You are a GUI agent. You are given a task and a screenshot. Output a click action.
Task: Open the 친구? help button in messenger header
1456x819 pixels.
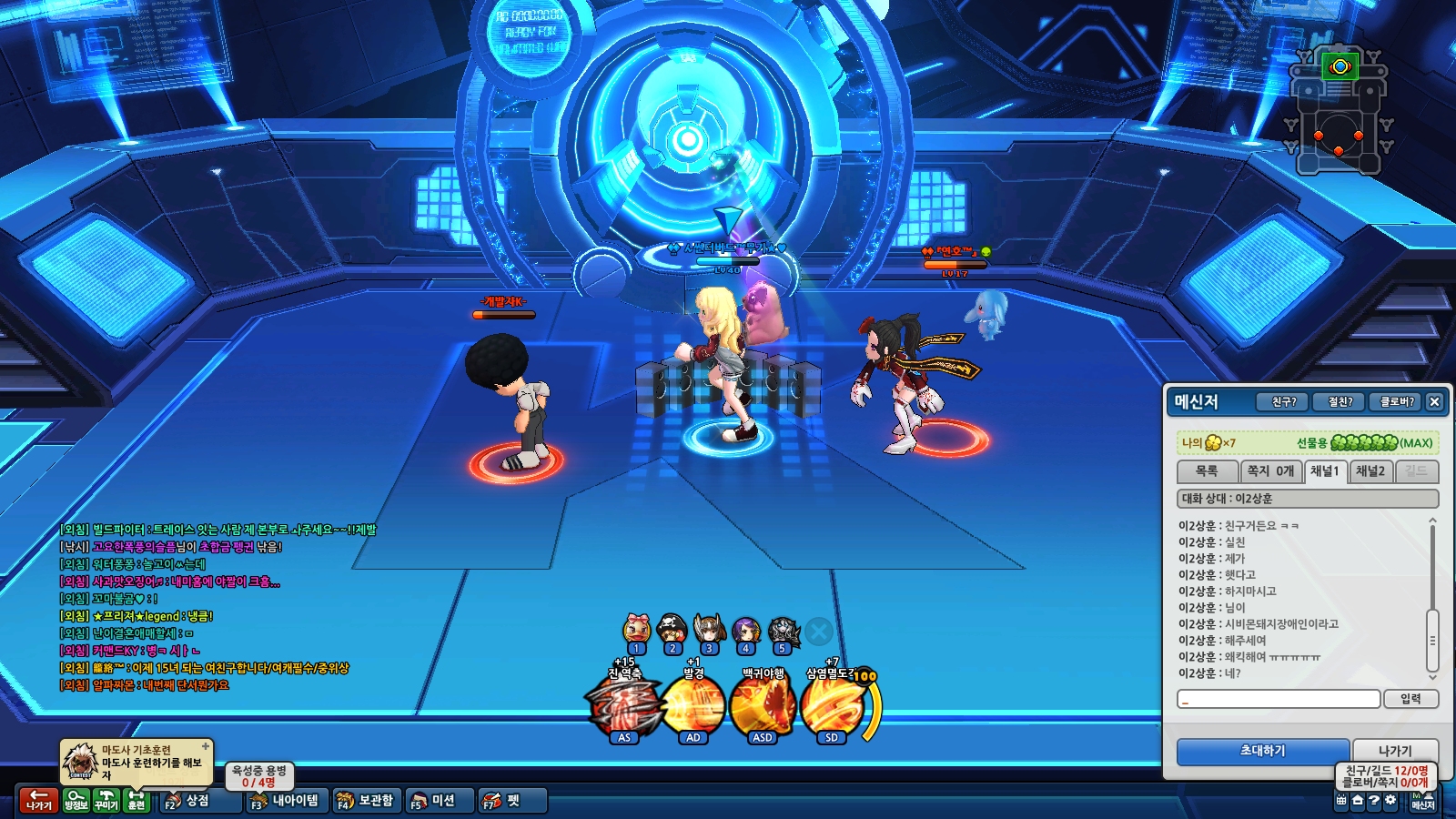pos(1283,401)
